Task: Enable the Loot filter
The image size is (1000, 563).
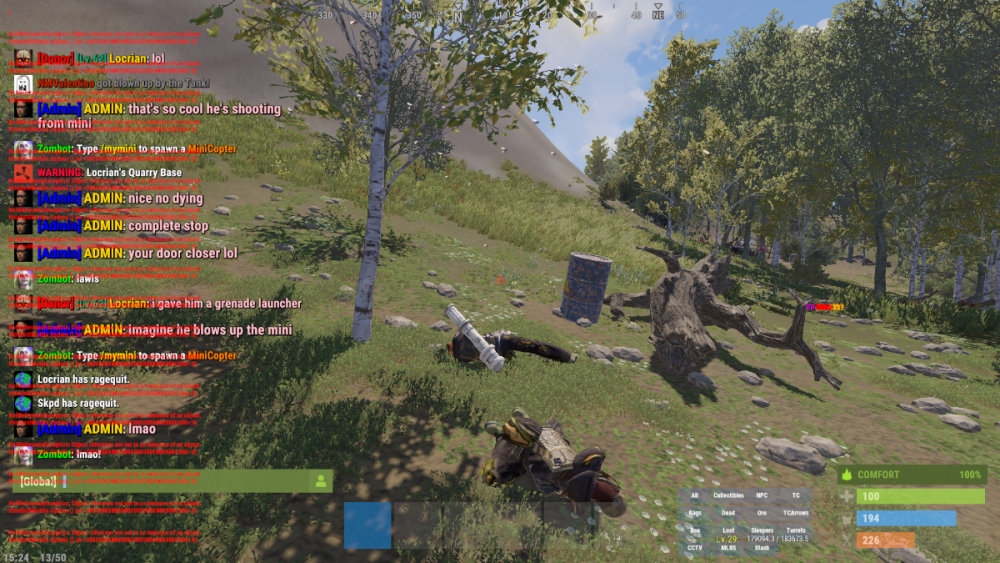Action: pyautogui.click(x=728, y=529)
